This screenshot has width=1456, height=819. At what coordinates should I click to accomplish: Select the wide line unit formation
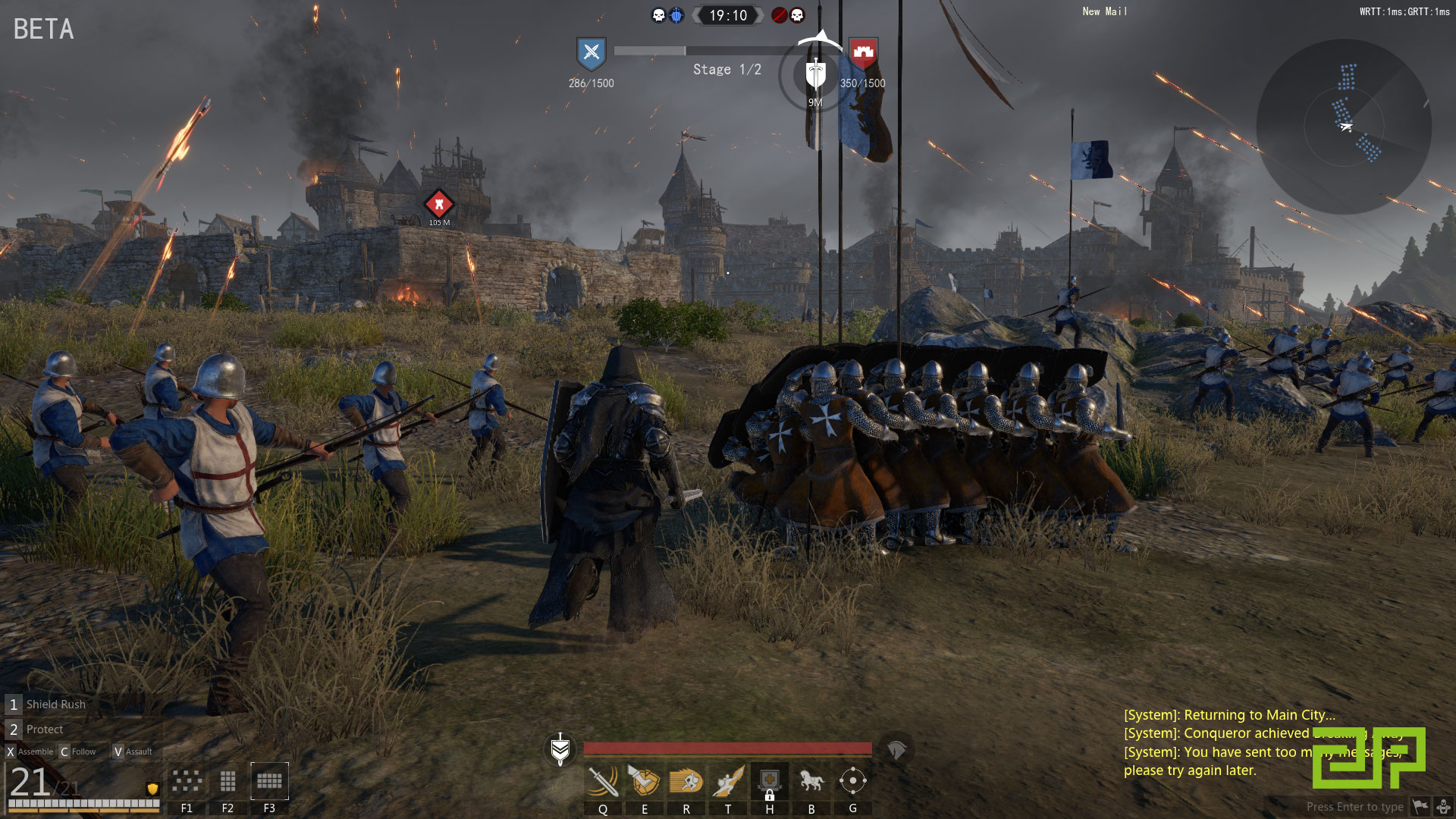[269, 781]
